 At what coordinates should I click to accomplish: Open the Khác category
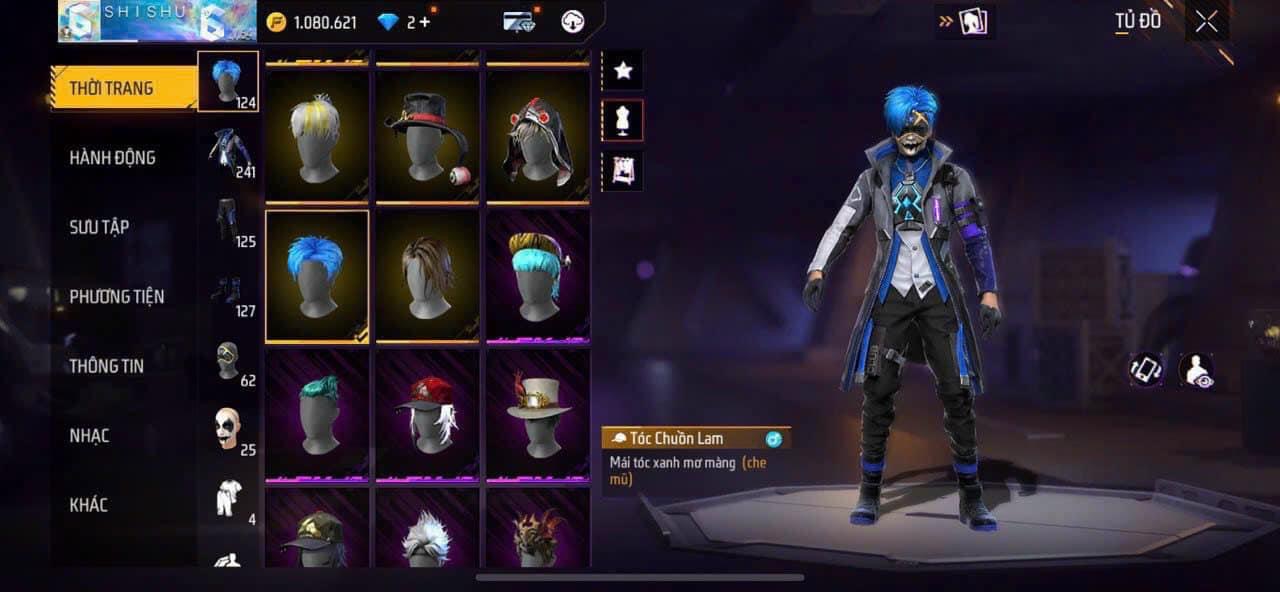88,505
